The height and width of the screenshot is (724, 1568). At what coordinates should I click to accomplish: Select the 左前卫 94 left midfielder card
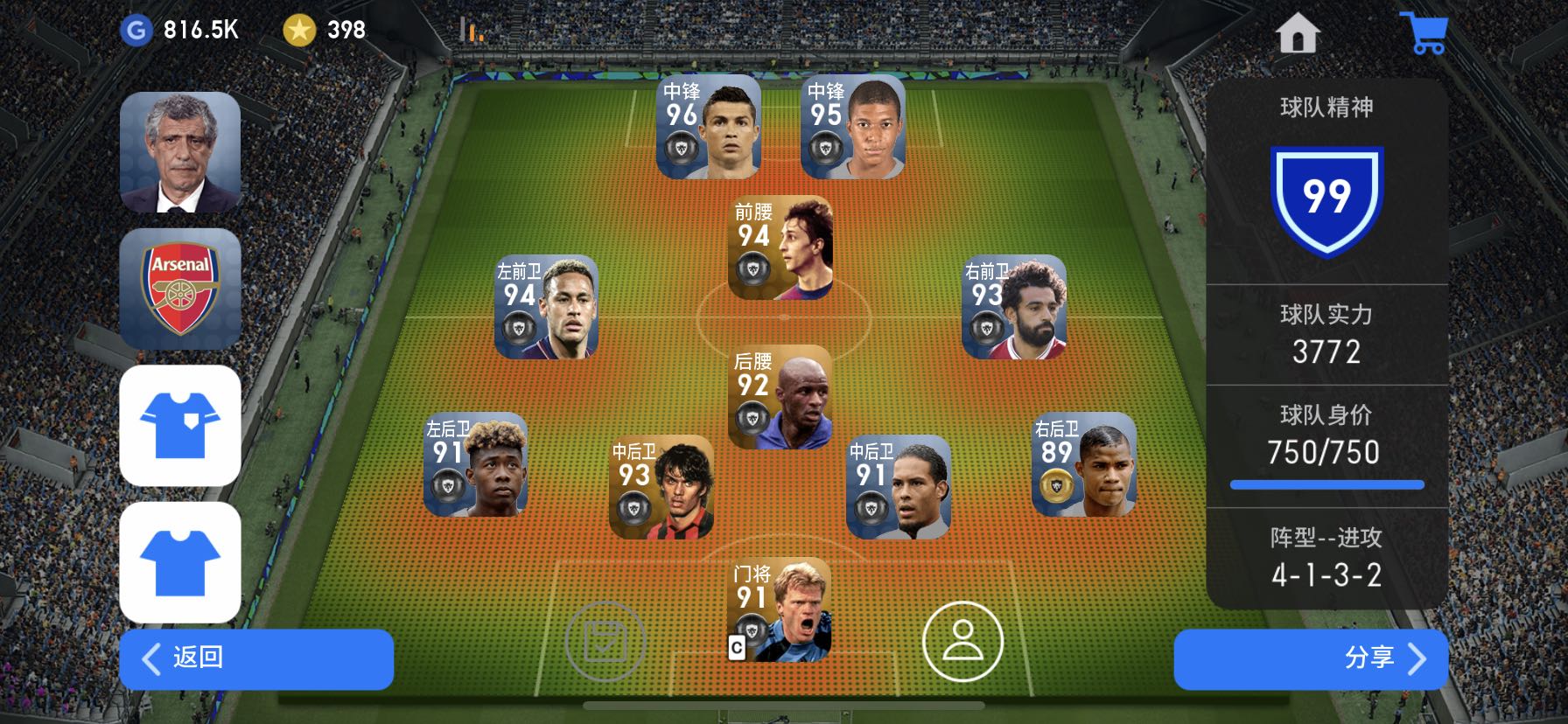546,307
